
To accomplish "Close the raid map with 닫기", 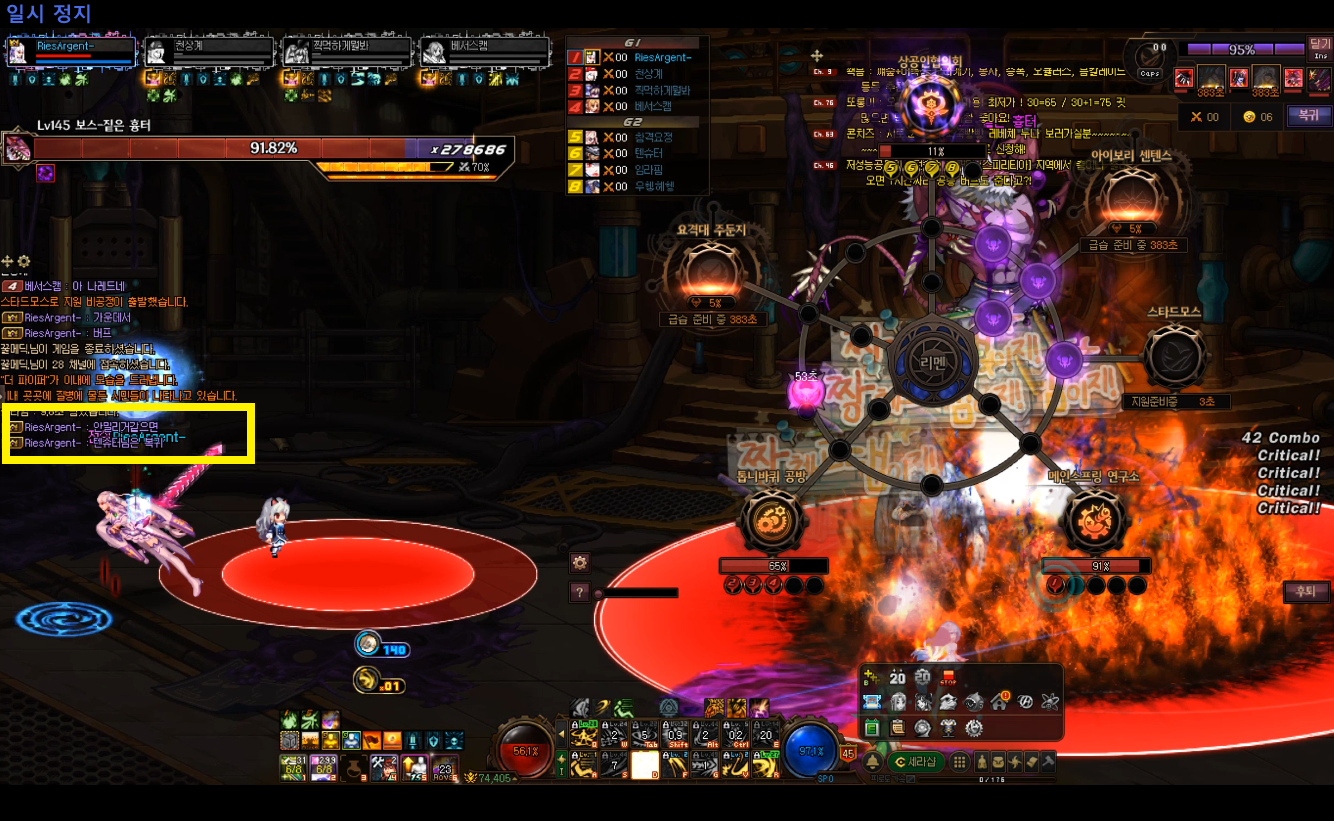I will (x=1320, y=48).
